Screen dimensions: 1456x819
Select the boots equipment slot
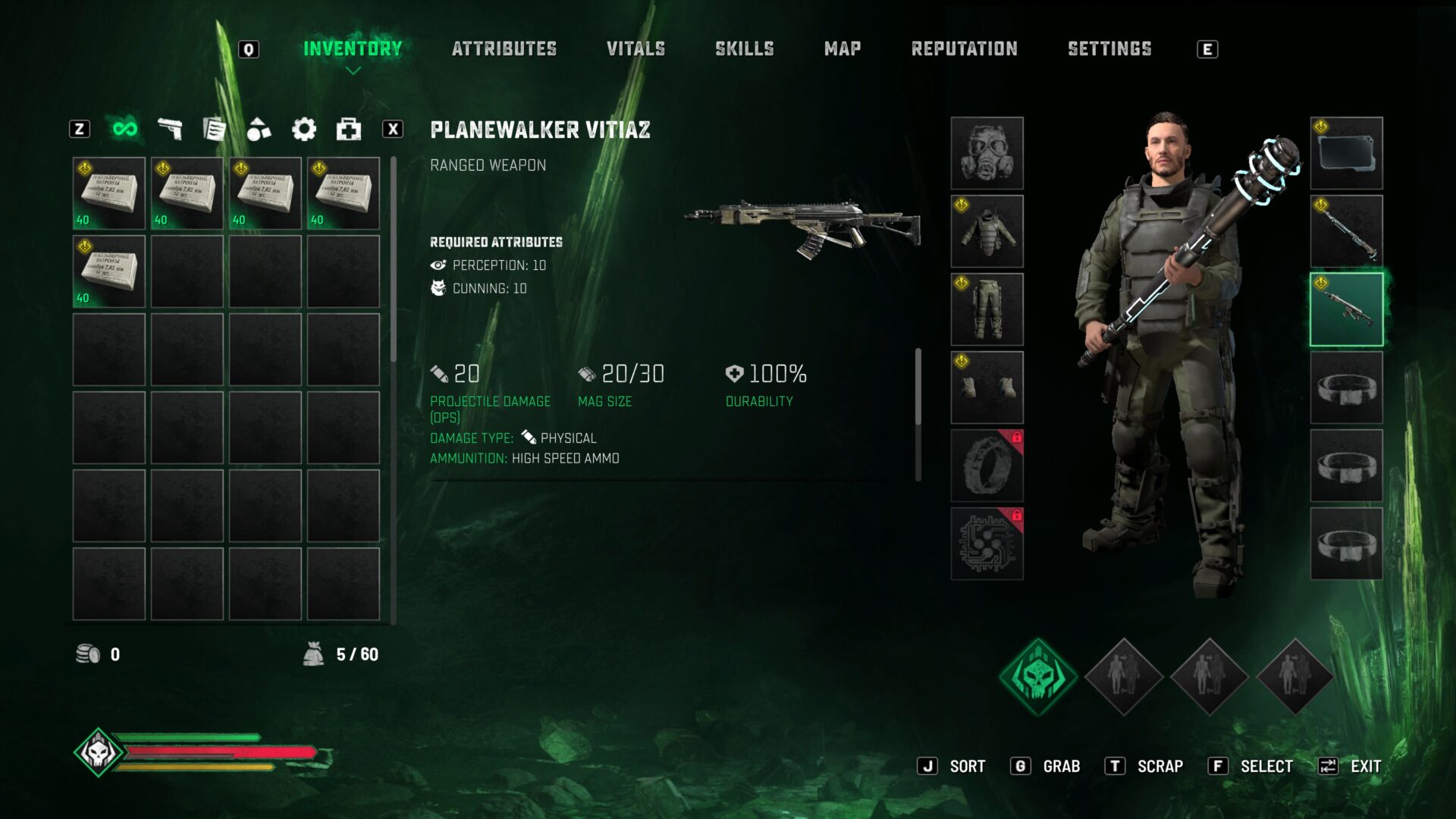click(987, 388)
